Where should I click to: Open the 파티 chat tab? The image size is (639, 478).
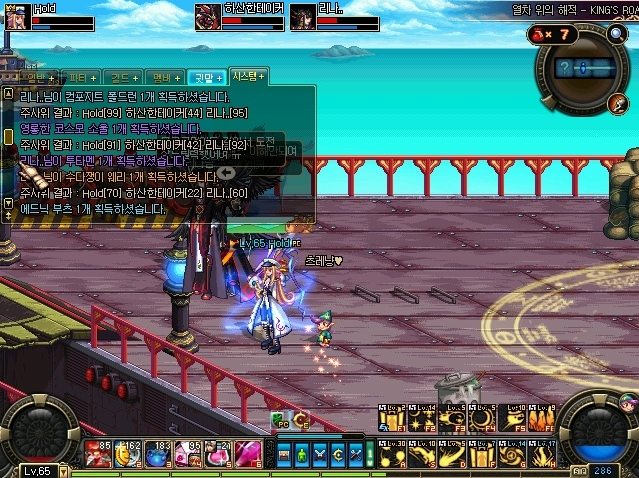click(77, 78)
